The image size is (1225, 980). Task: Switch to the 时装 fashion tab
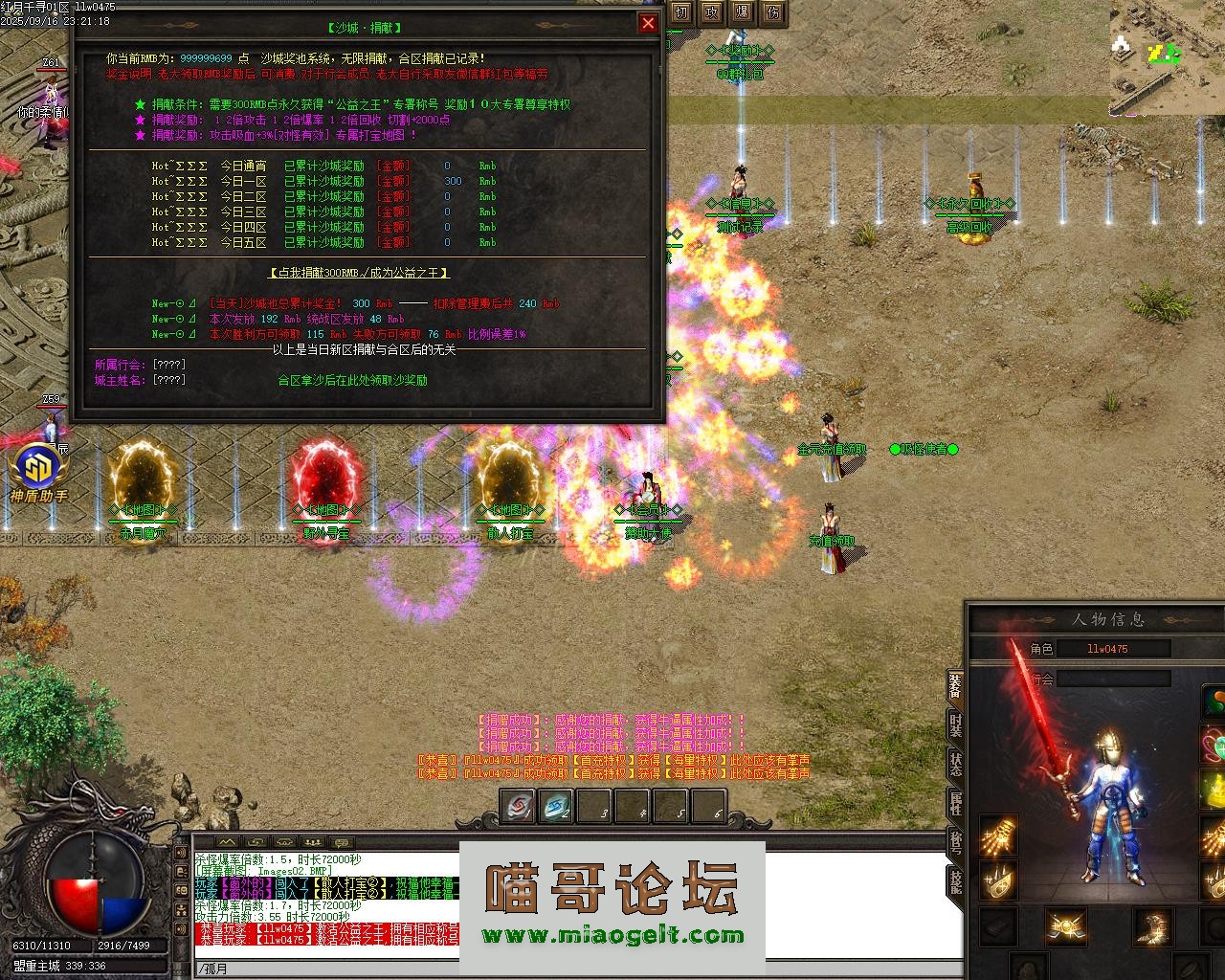[955, 724]
